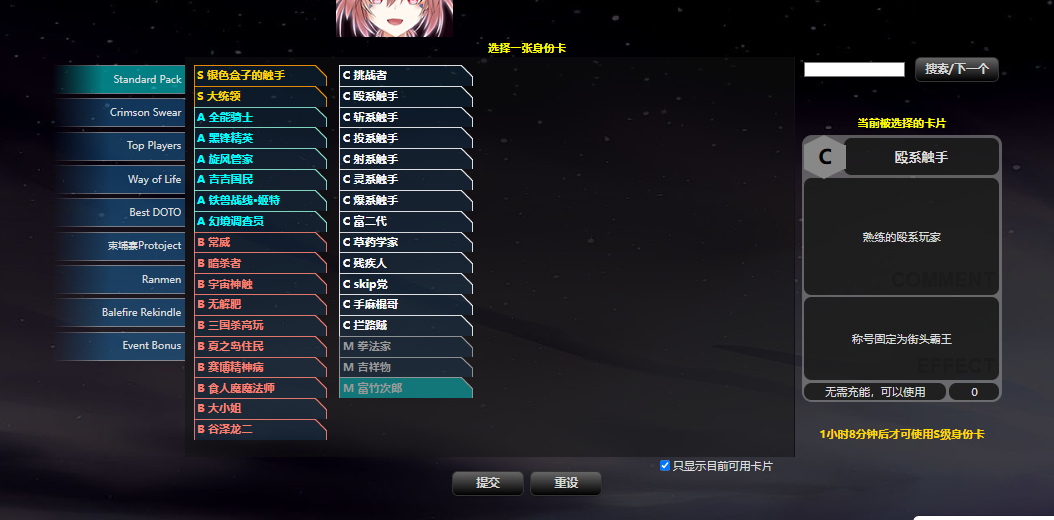Reset selection with the 重设 button
The height and width of the screenshot is (520, 1054).
click(x=566, y=483)
